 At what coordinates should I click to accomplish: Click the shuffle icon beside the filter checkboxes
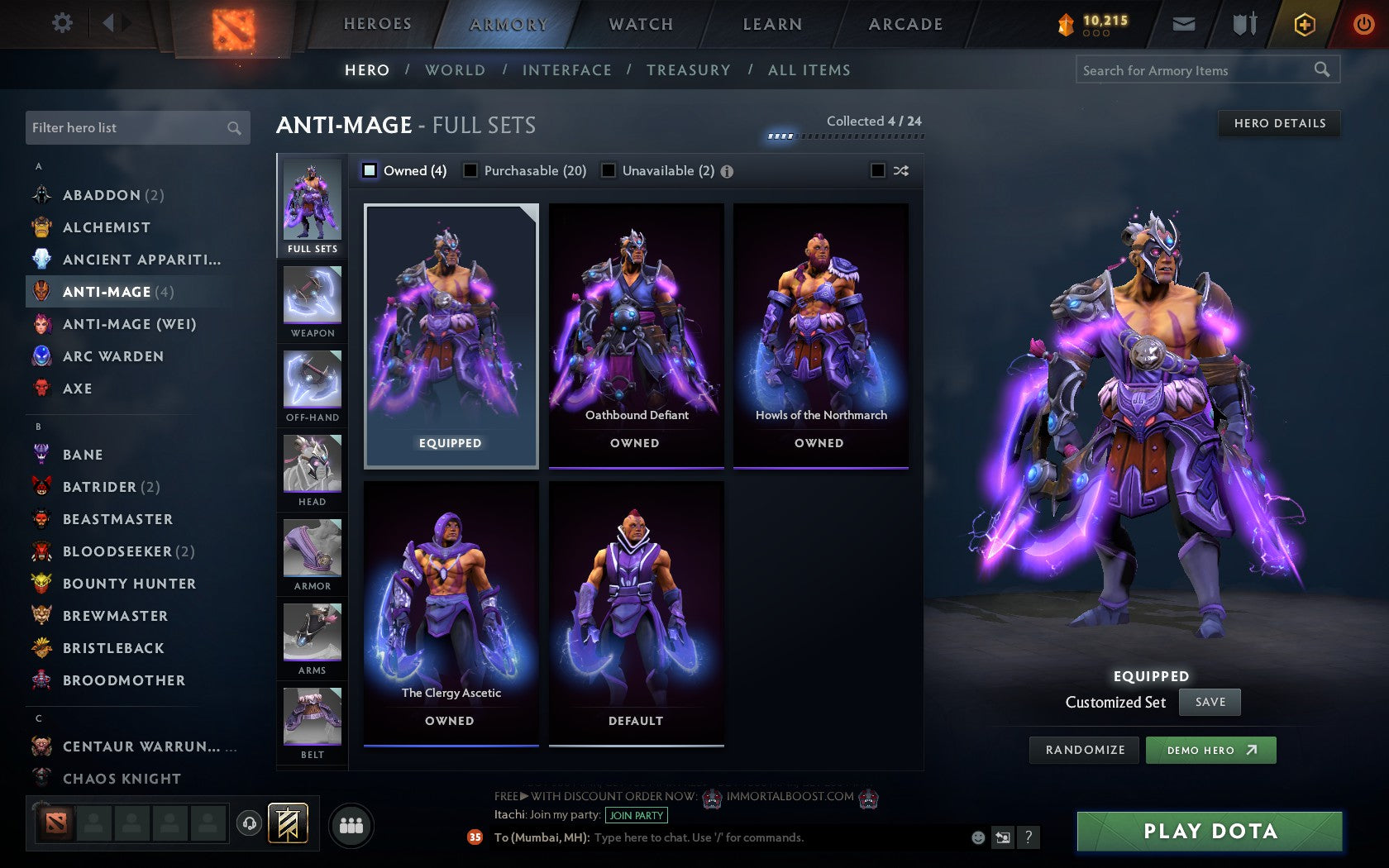[x=901, y=171]
